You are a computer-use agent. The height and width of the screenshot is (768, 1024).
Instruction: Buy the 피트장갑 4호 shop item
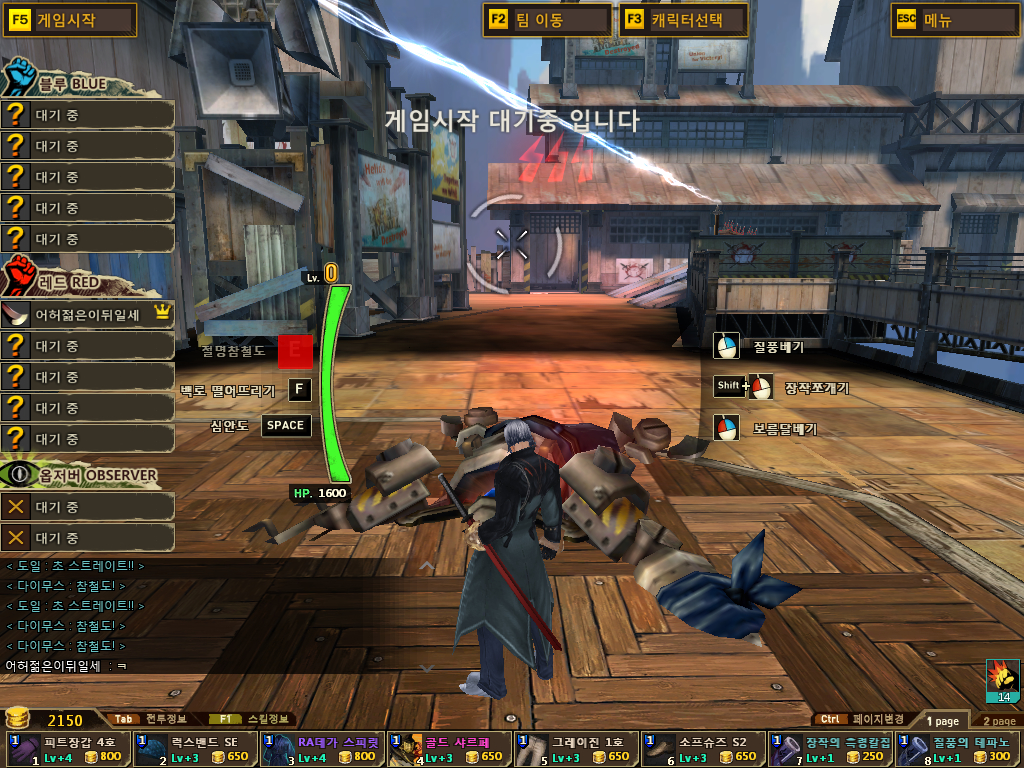pyautogui.click(x=67, y=750)
